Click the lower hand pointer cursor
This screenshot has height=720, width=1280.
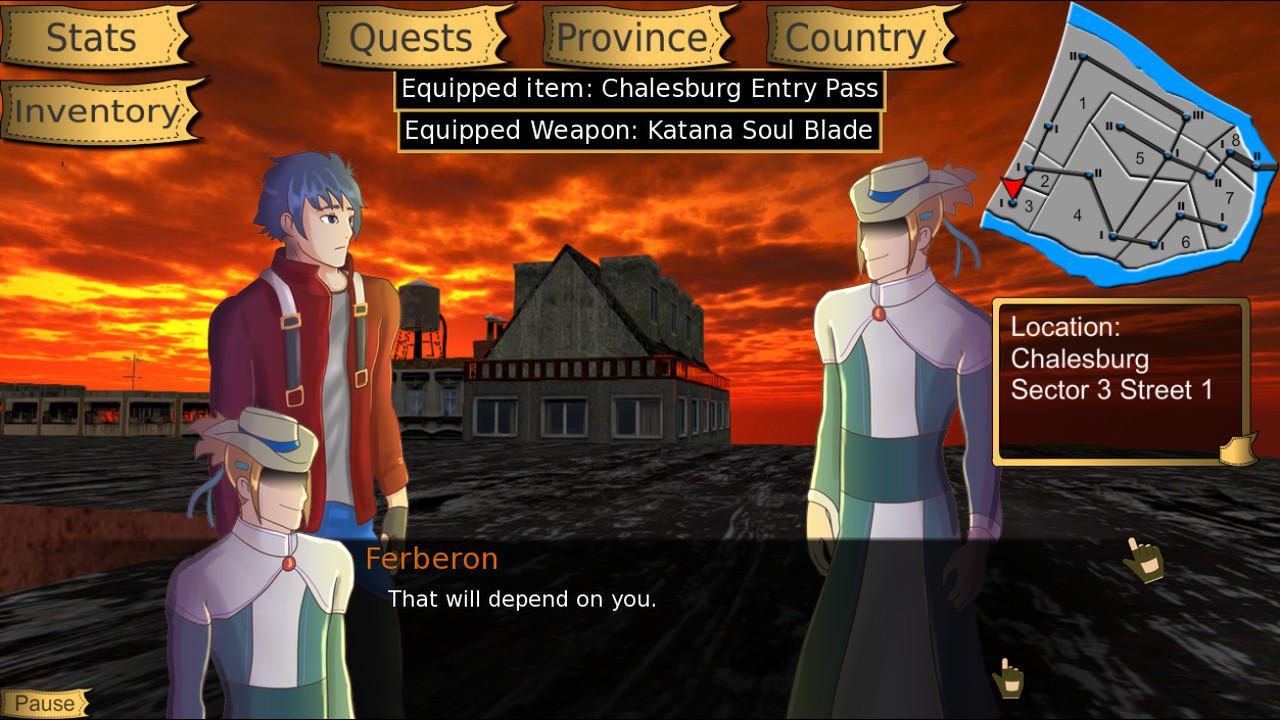coord(1007,679)
